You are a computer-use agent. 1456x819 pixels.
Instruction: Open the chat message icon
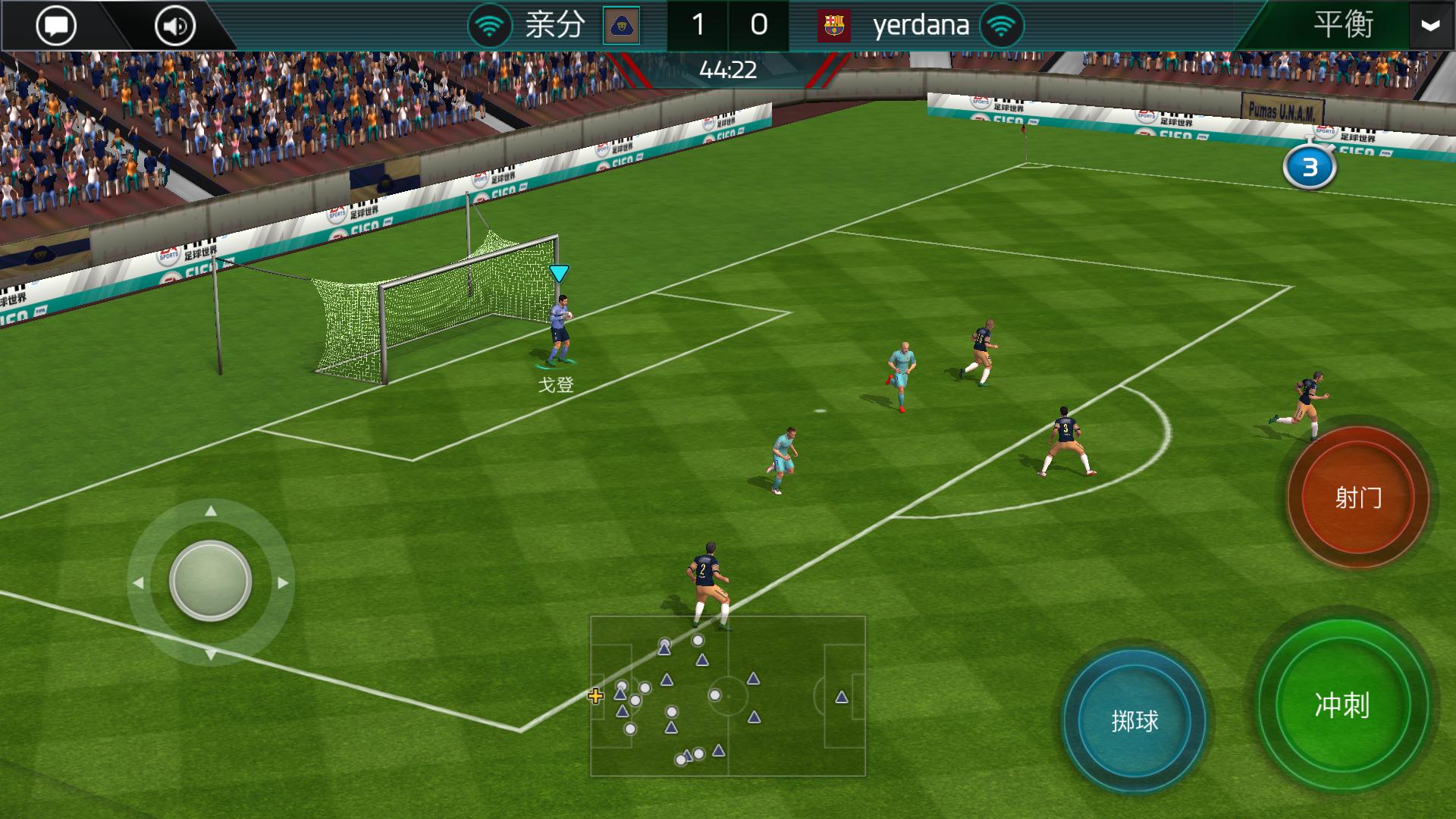pyautogui.click(x=56, y=24)
